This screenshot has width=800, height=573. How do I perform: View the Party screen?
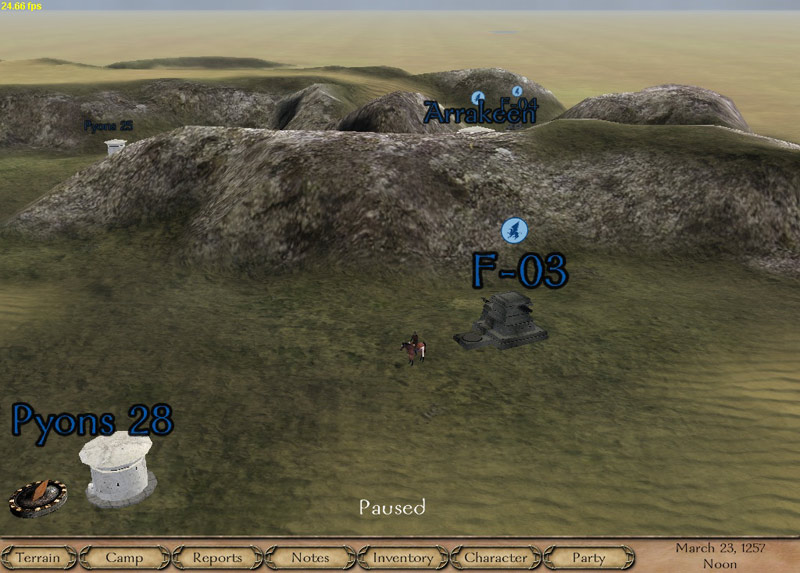tap(589, 557)
